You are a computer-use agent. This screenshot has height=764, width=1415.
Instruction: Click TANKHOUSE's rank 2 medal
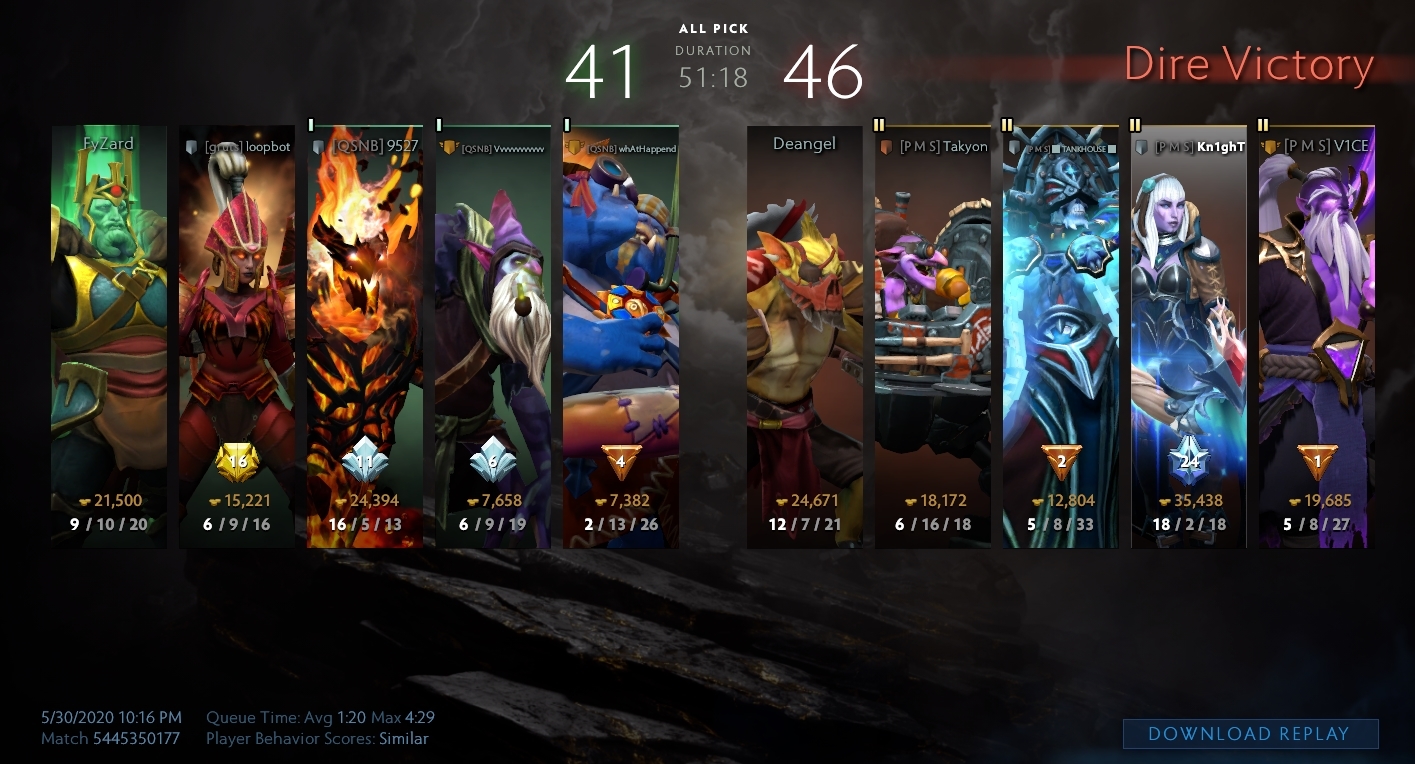tap(1061, 462)
